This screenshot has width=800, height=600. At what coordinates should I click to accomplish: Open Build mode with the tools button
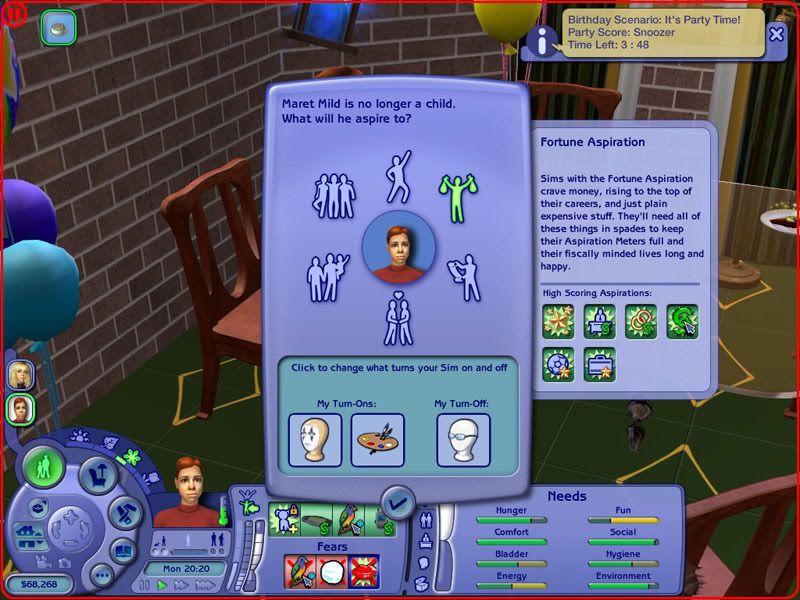click(x=126, y=512)
